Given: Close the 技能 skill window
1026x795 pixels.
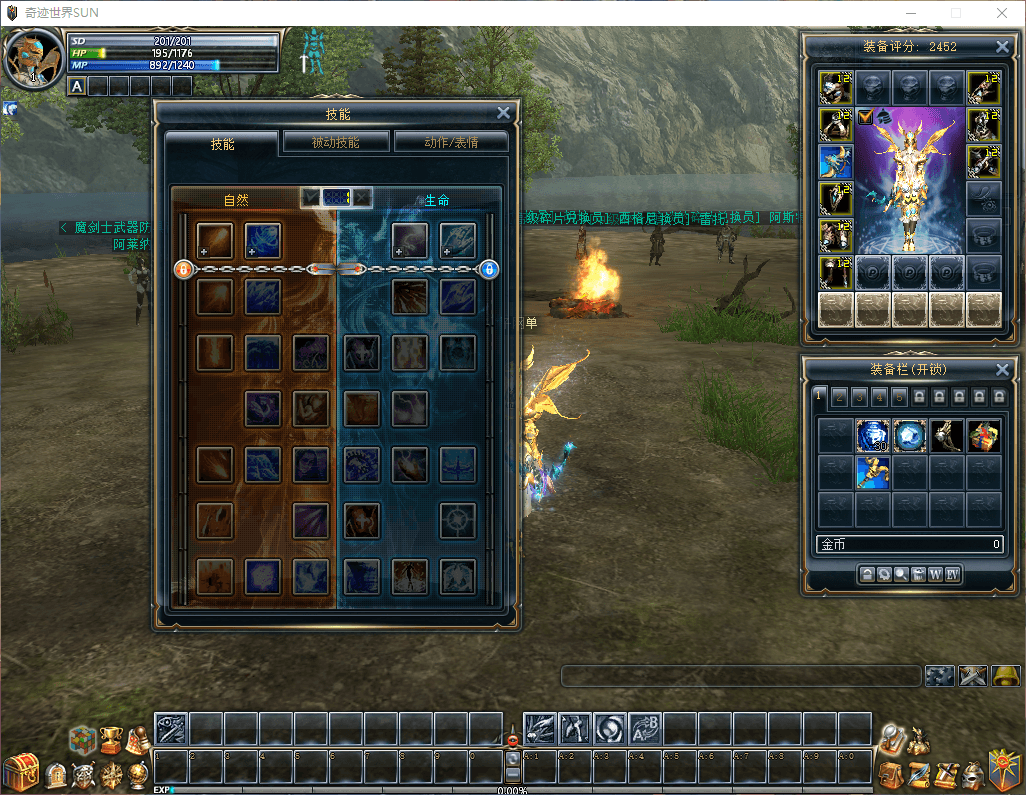Looking at the screenshot, I should click(x=503, y=114).
